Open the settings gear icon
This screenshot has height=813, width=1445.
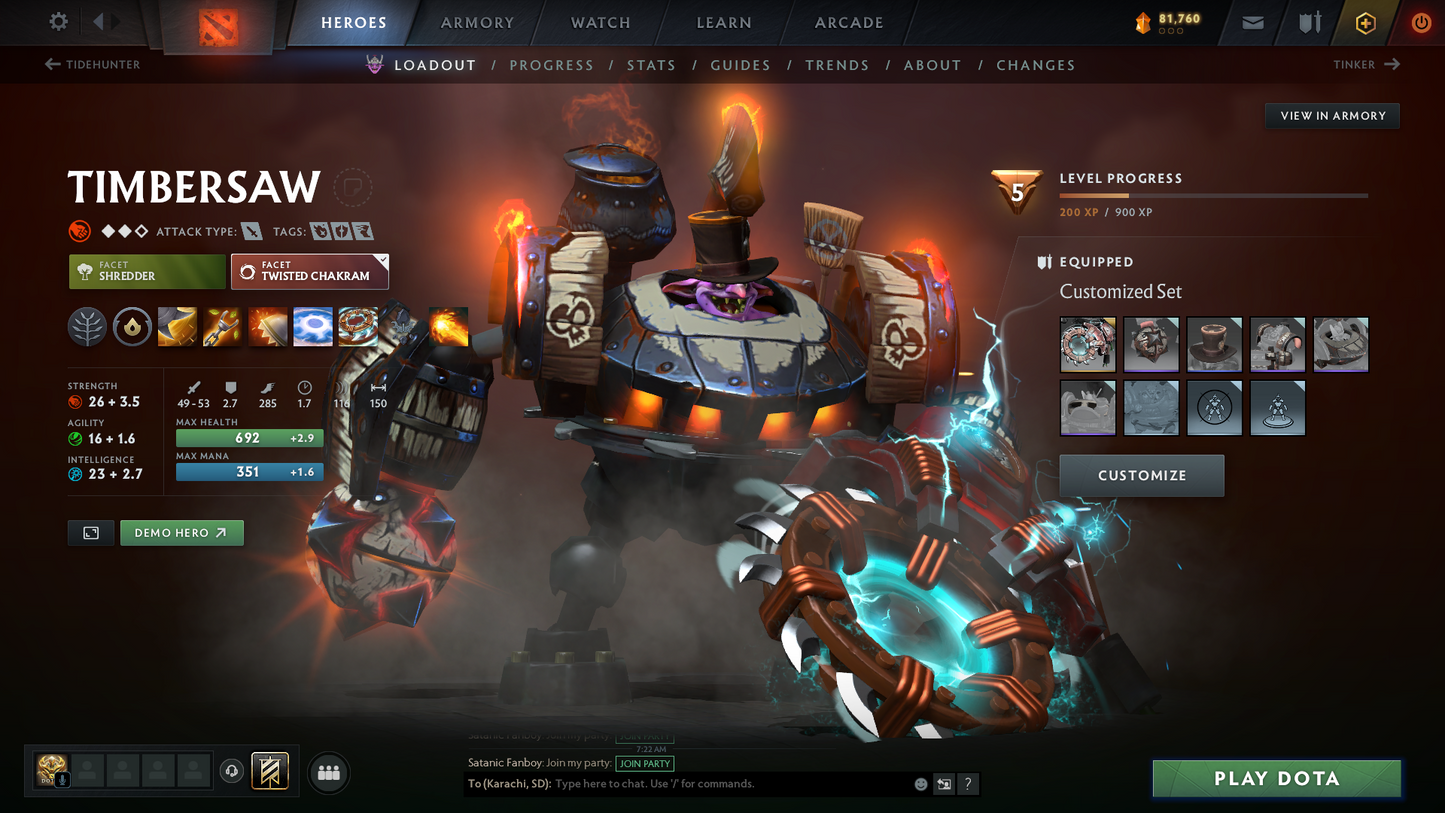tap(58, 21)
